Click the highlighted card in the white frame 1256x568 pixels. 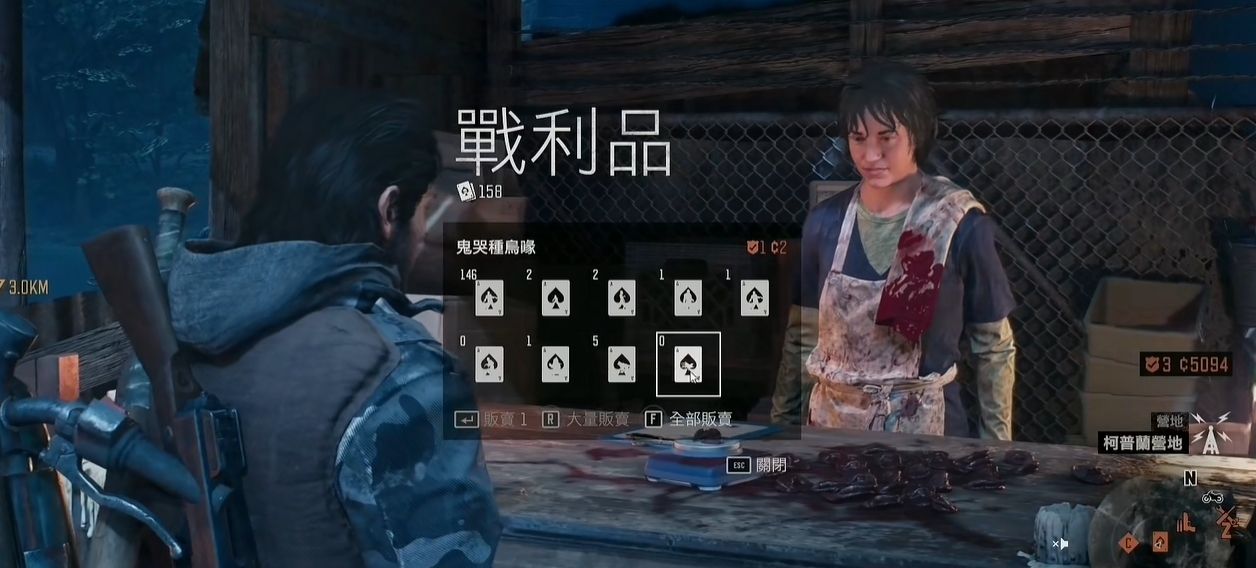click(x=688, y=364)
